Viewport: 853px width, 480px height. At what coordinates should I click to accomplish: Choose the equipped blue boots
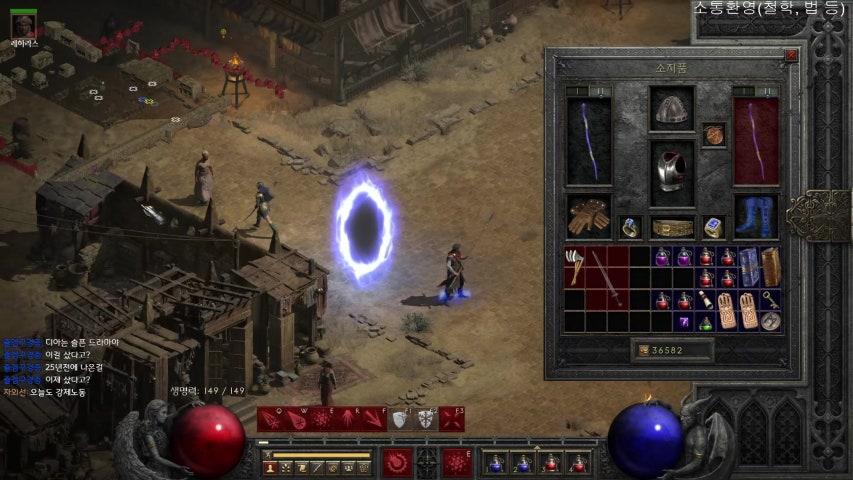(x=756, y=216)
